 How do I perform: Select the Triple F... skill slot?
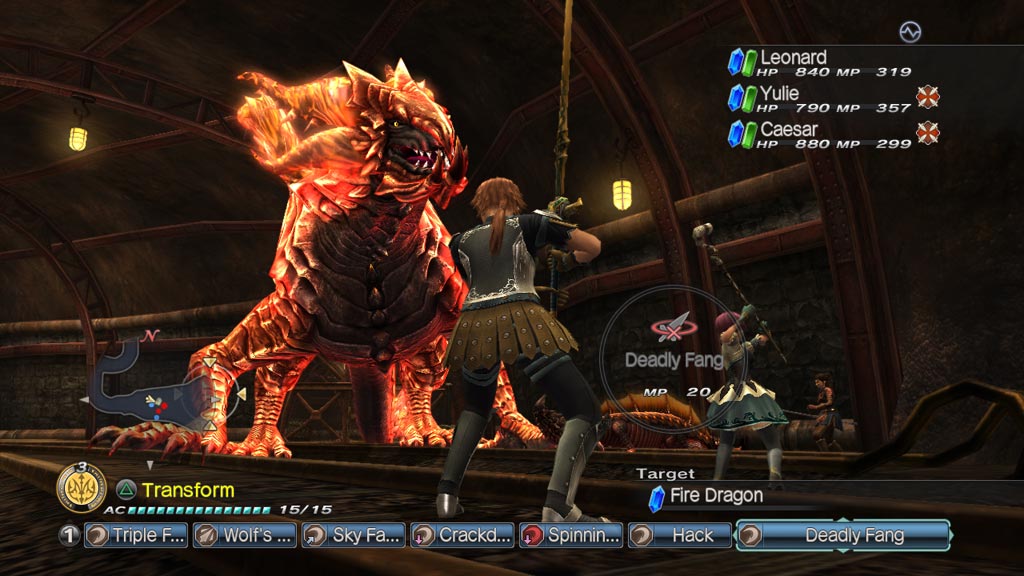tap(136, 535)
